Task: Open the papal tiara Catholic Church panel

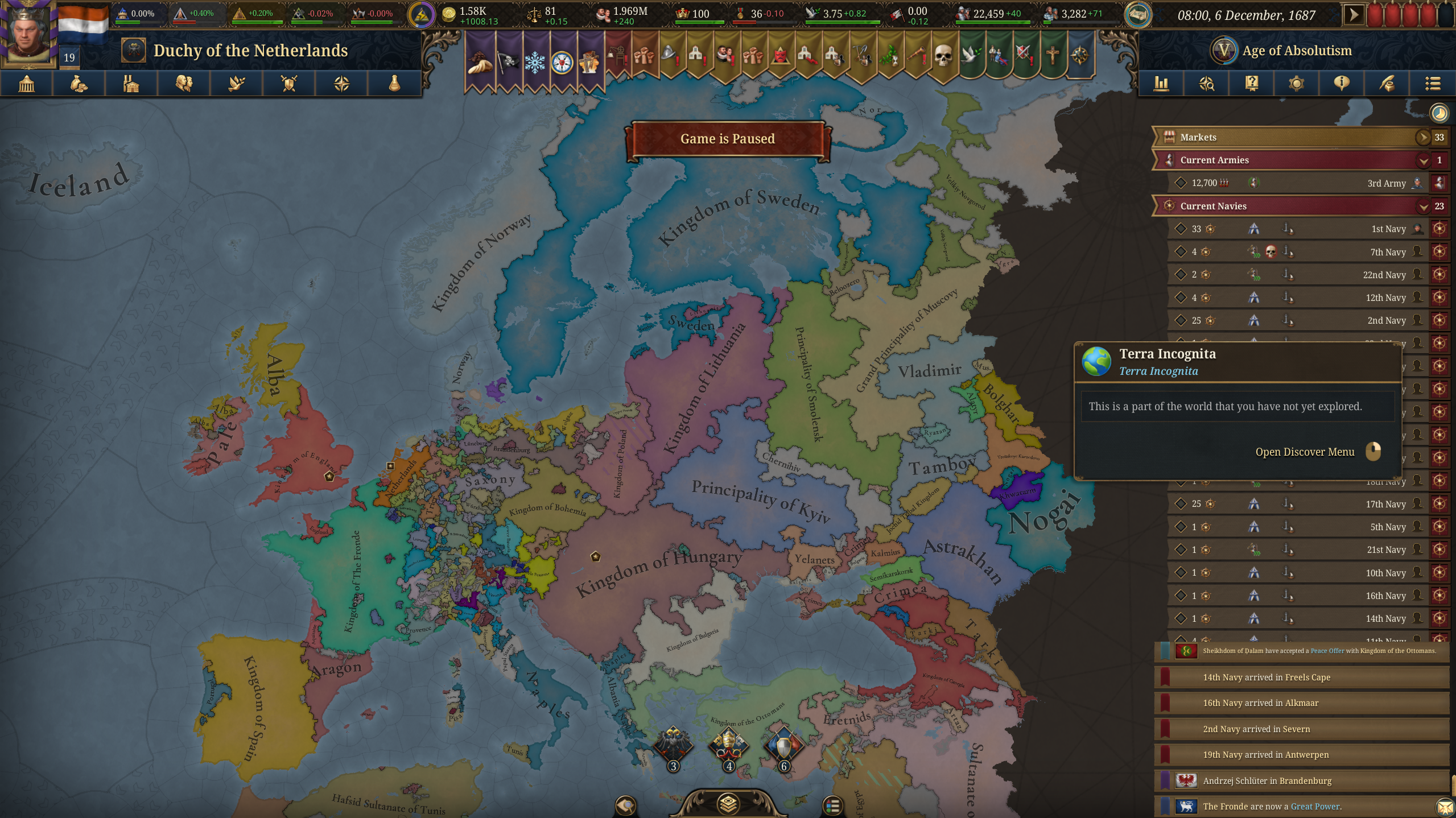Action: click(x=728, y=745)
